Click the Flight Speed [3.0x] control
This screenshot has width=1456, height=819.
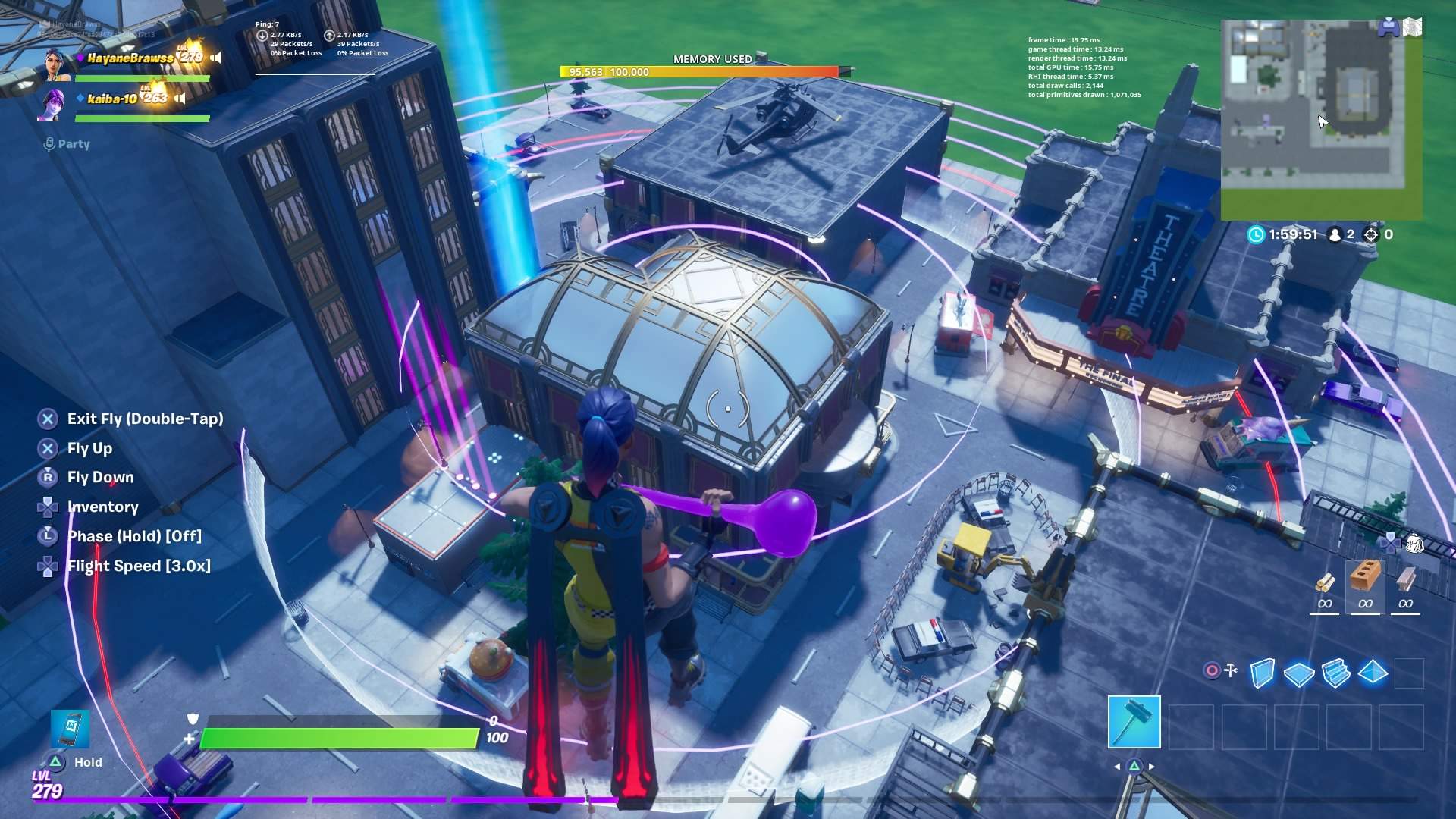(x=139, y=566)
